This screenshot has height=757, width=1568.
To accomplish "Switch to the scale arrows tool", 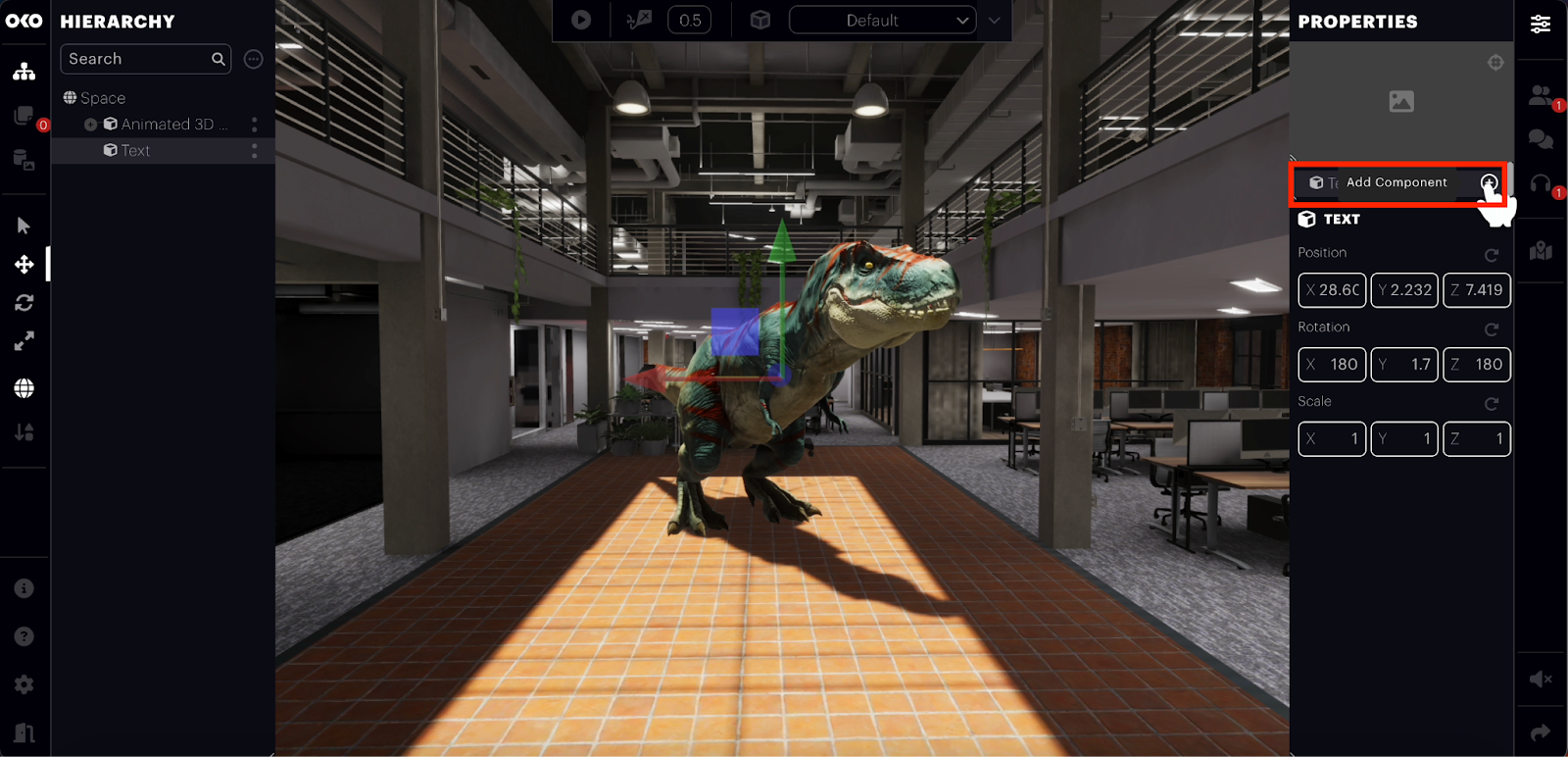I will pyautogui.click(x=24, y=341).
